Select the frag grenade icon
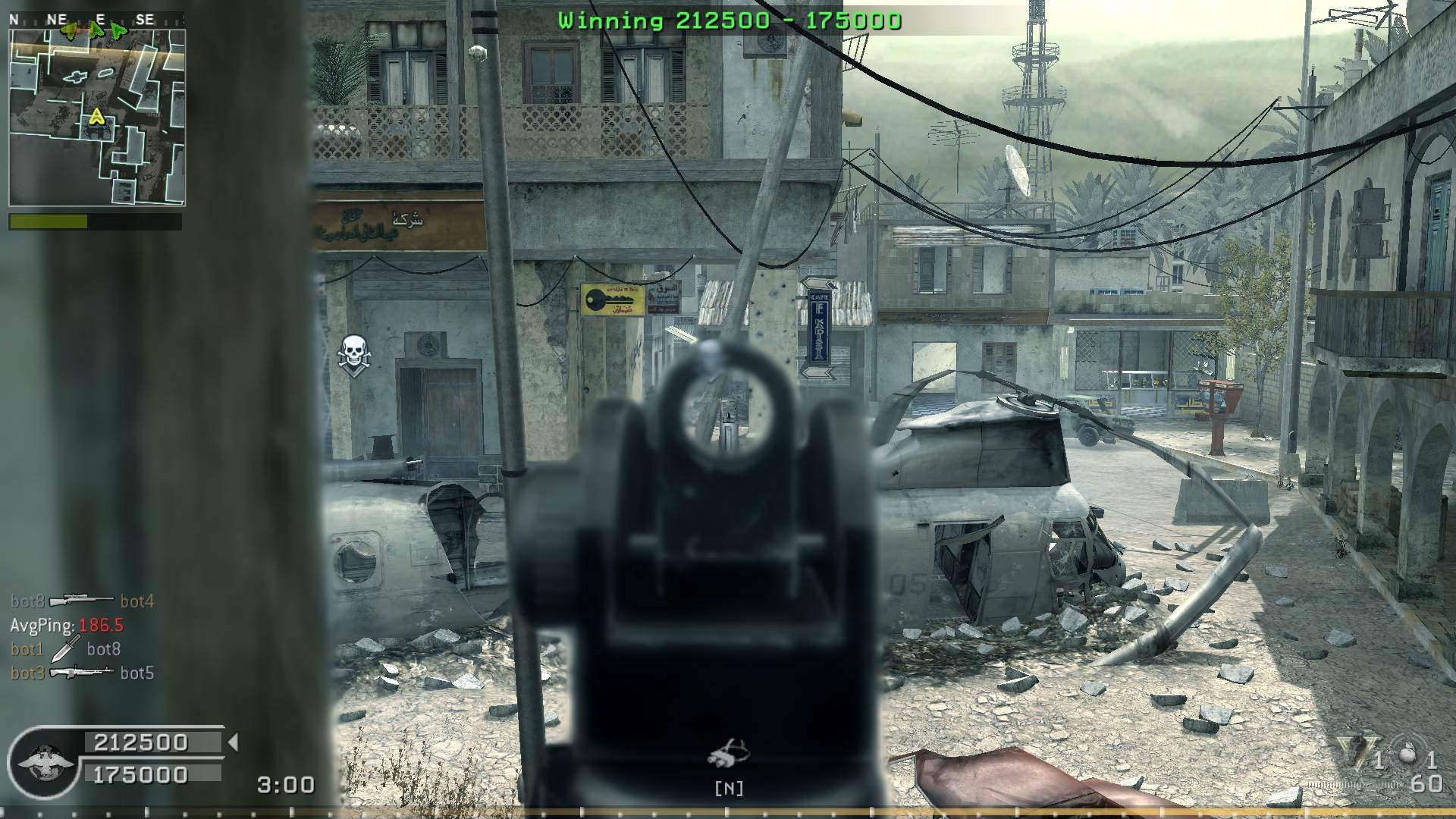This screenshot has height=819, width=1456. point(1409,755)
